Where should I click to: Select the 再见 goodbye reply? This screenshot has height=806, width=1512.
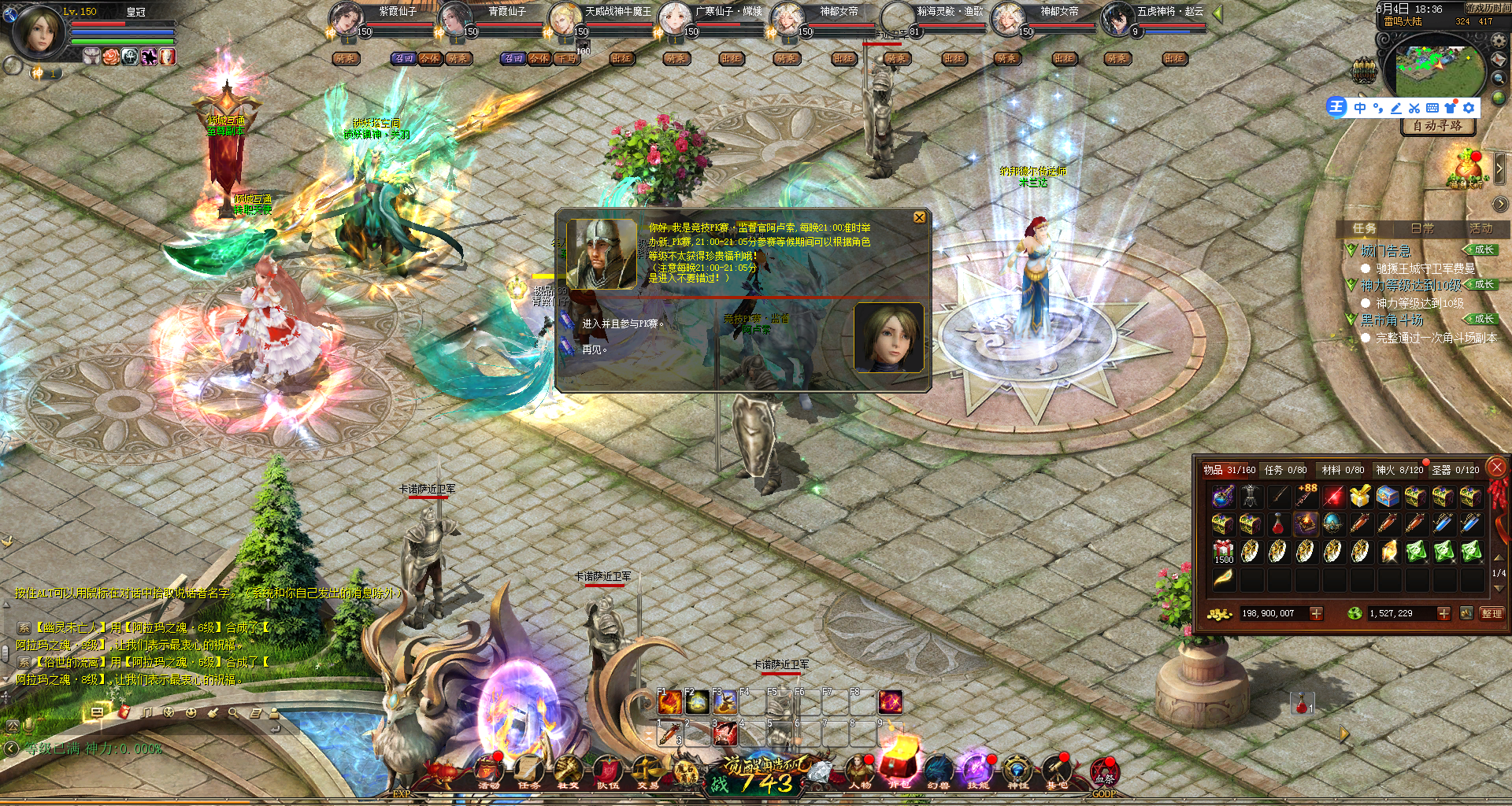tap(595, 349)
